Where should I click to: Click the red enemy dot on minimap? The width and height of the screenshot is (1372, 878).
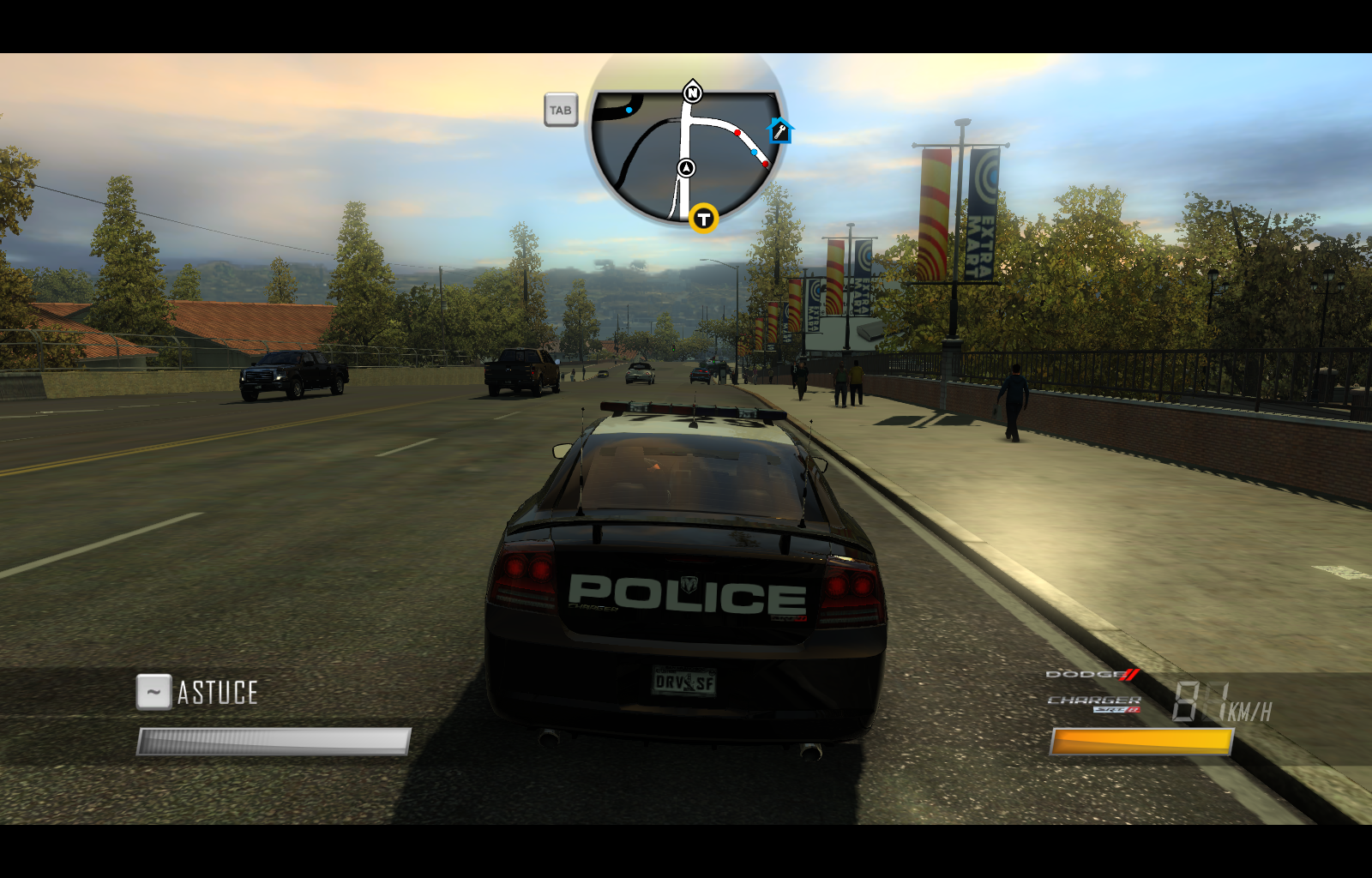coord(736,132)
